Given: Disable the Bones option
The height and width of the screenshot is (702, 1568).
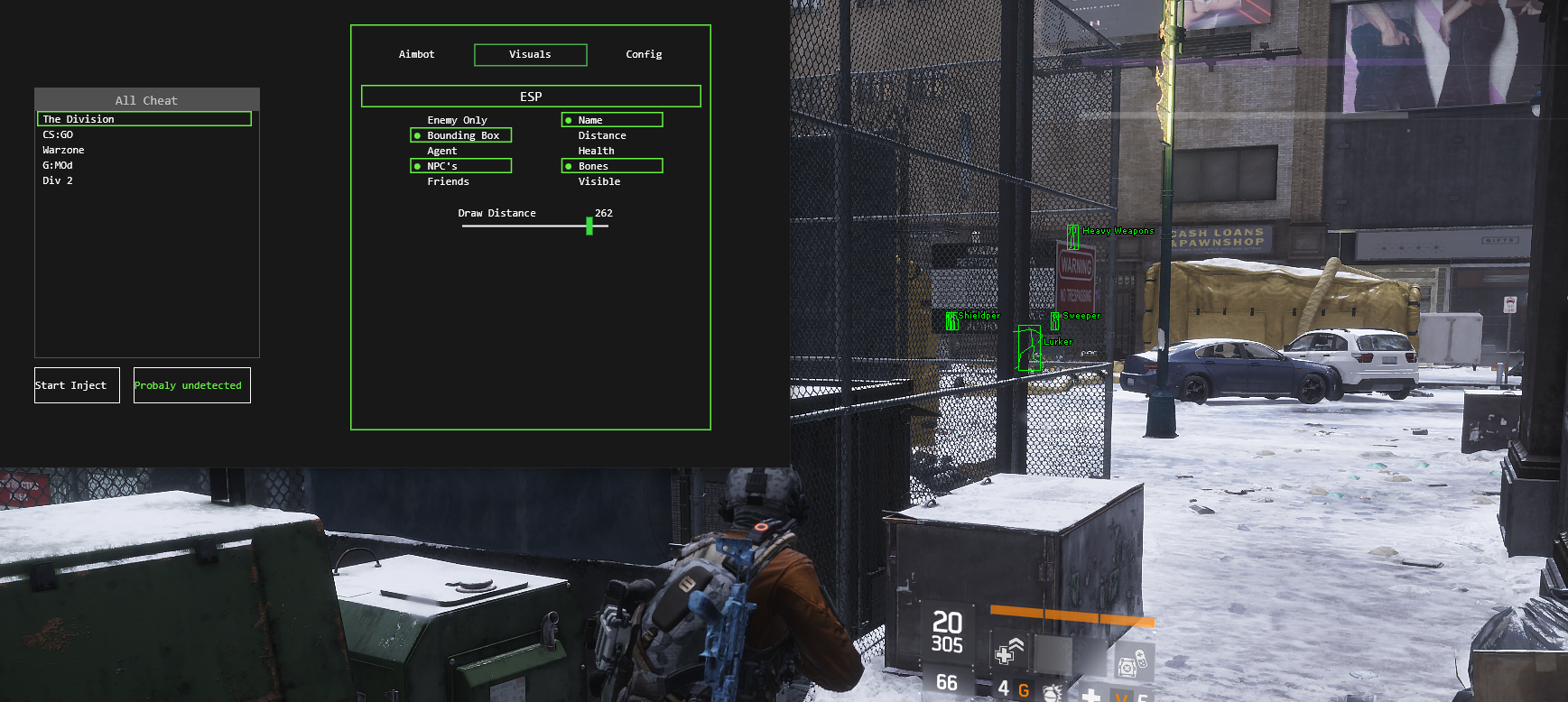Looking at the screenshot, I should point(612,166).
